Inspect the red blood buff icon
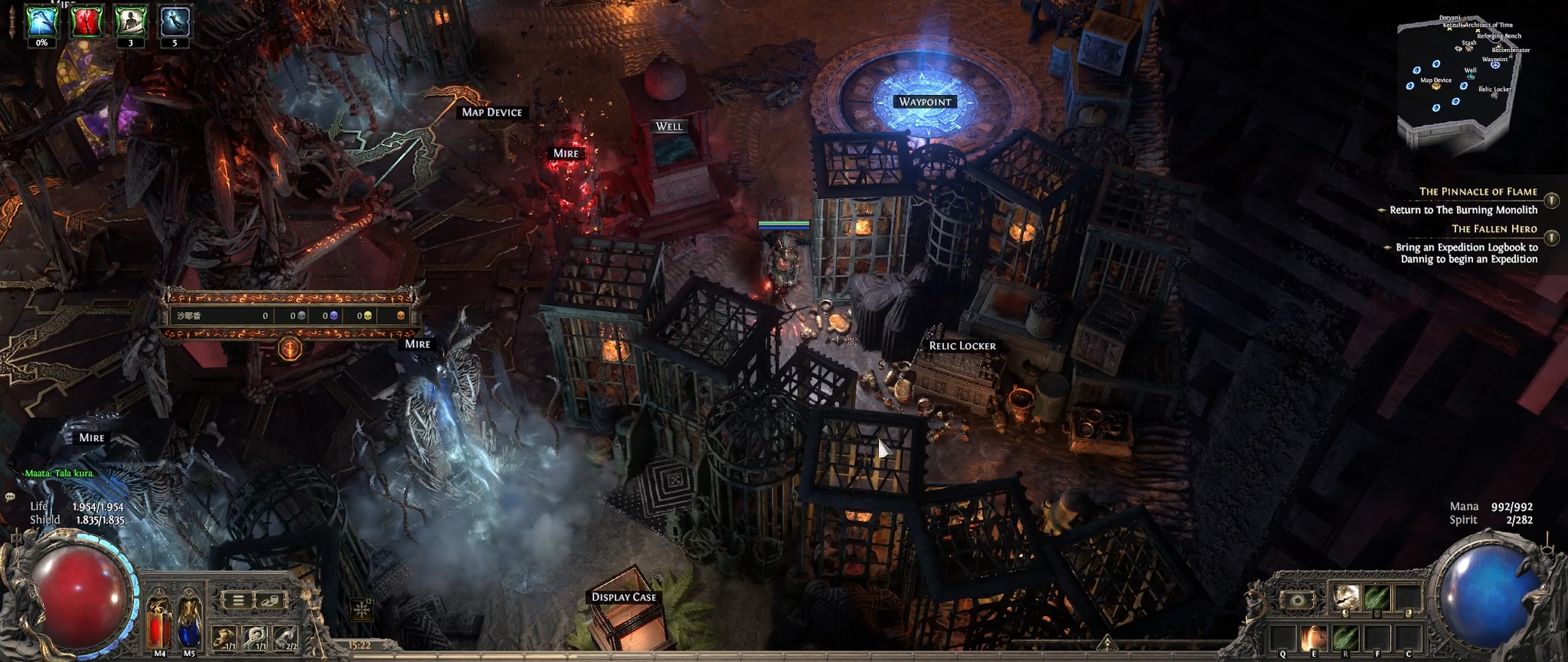Viewport: 1568px width, 662px height. click(x=86, y=21)
